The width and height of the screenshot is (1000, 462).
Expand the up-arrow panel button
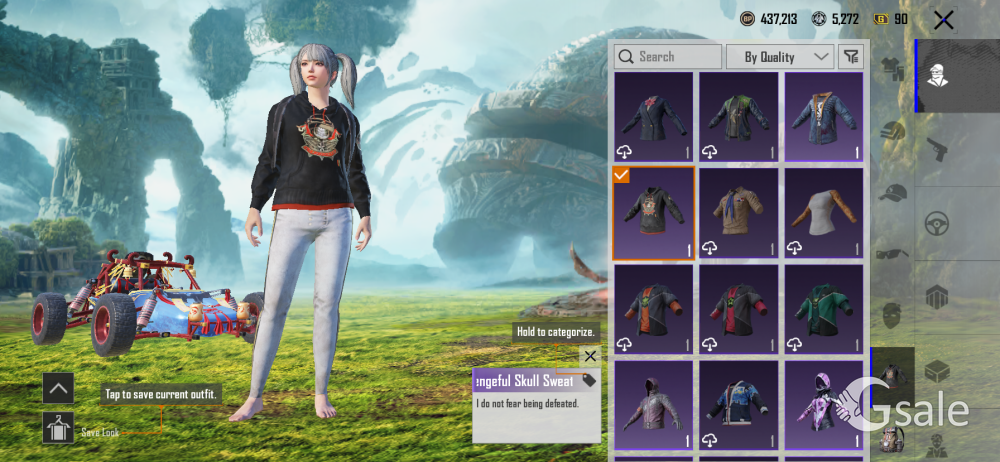58,388
